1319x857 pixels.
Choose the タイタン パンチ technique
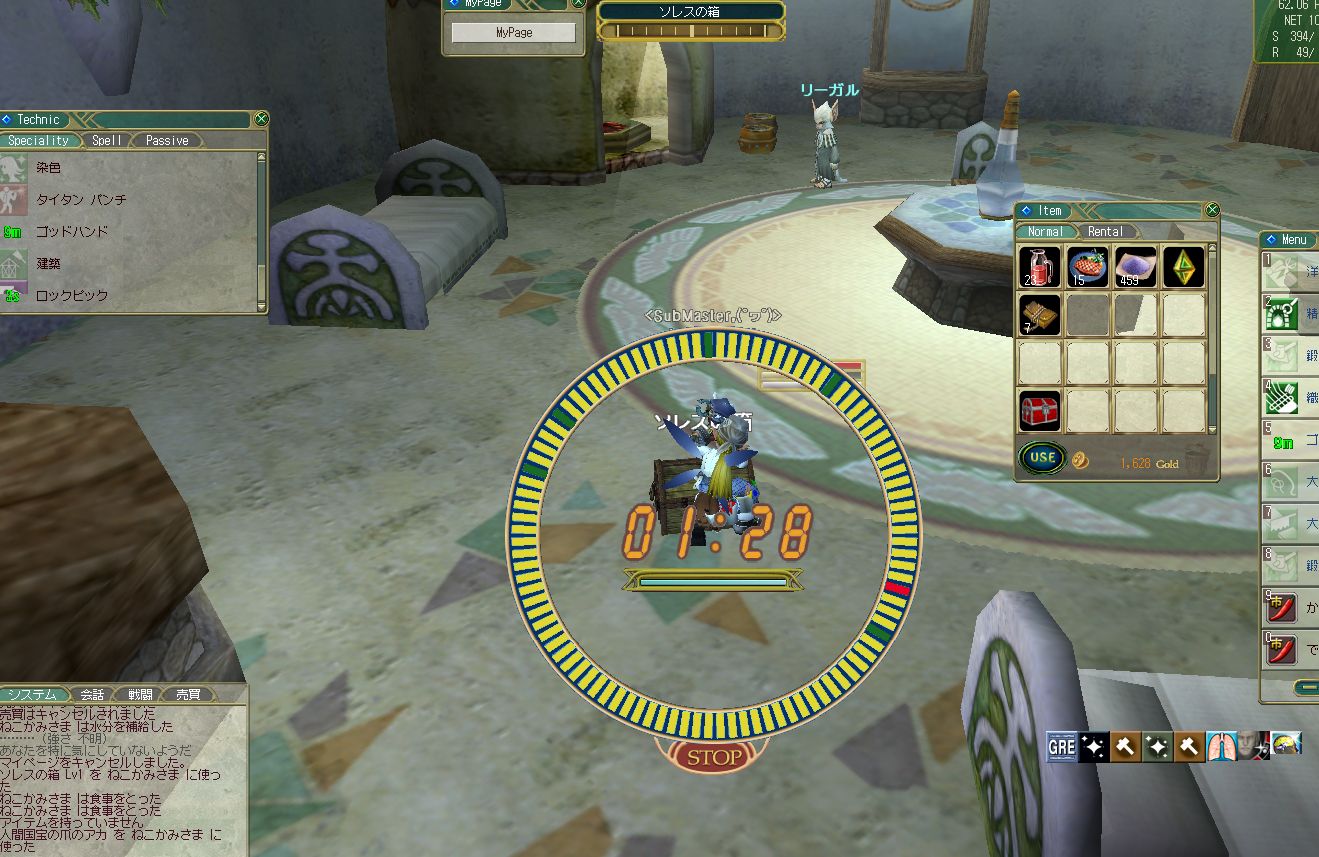pyautogui.click(x=81, y=200)
